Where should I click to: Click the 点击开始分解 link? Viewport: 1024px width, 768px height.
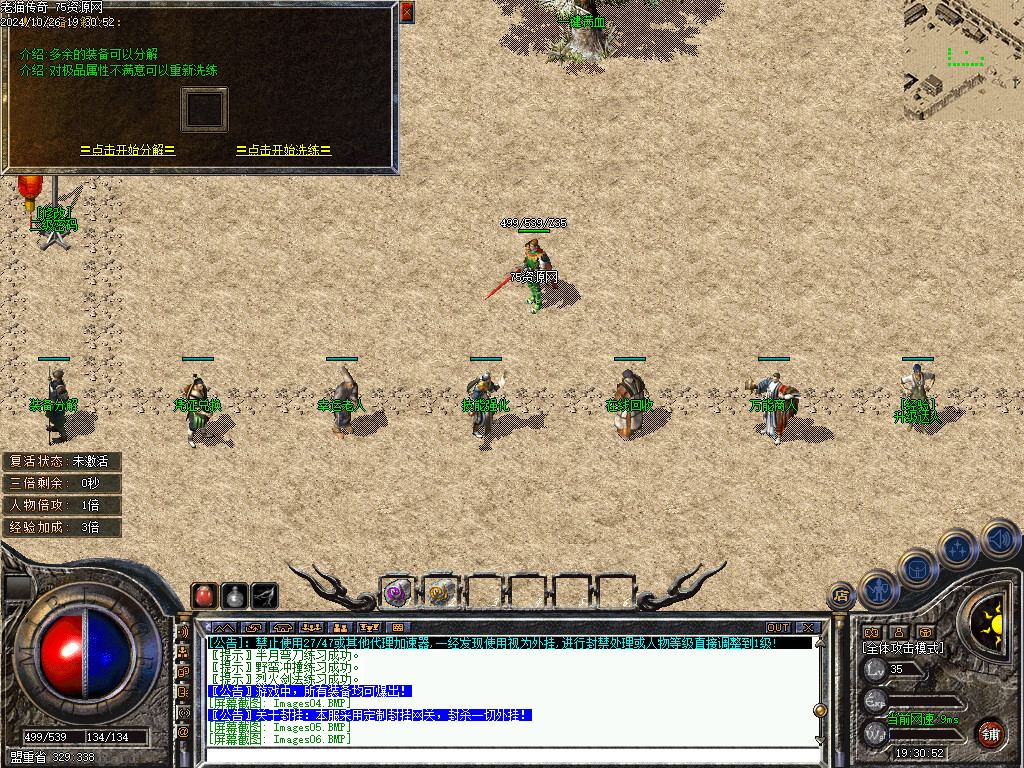(x=128, y=150)
